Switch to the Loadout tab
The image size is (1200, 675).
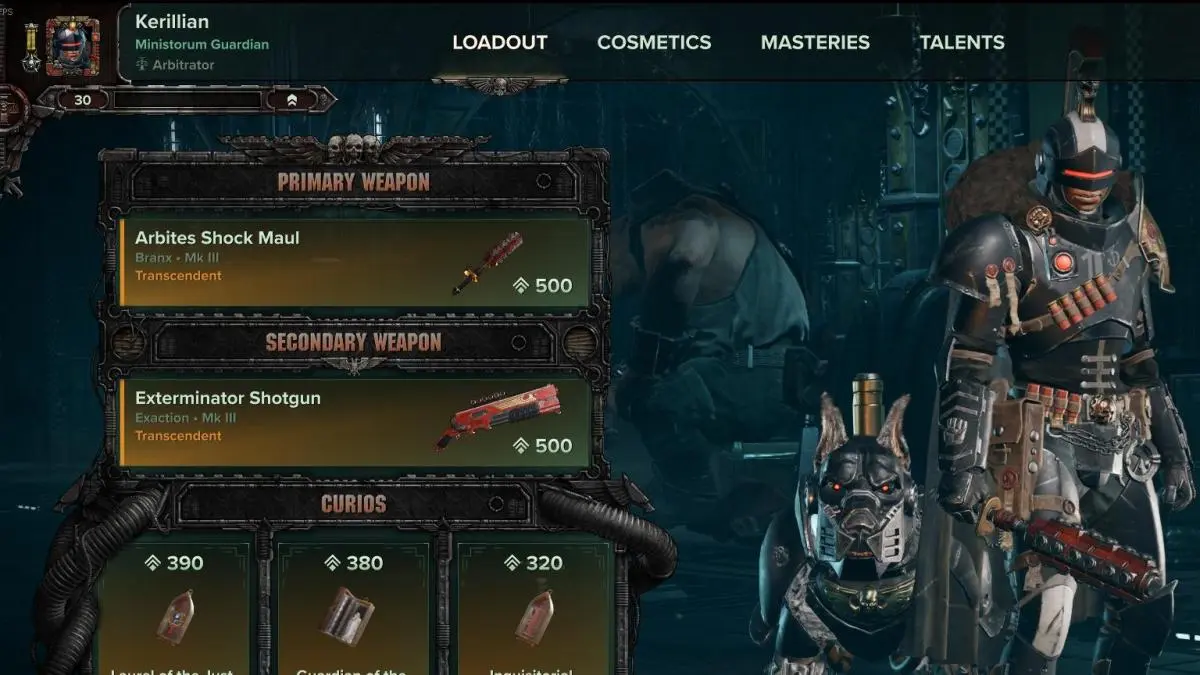499,42
